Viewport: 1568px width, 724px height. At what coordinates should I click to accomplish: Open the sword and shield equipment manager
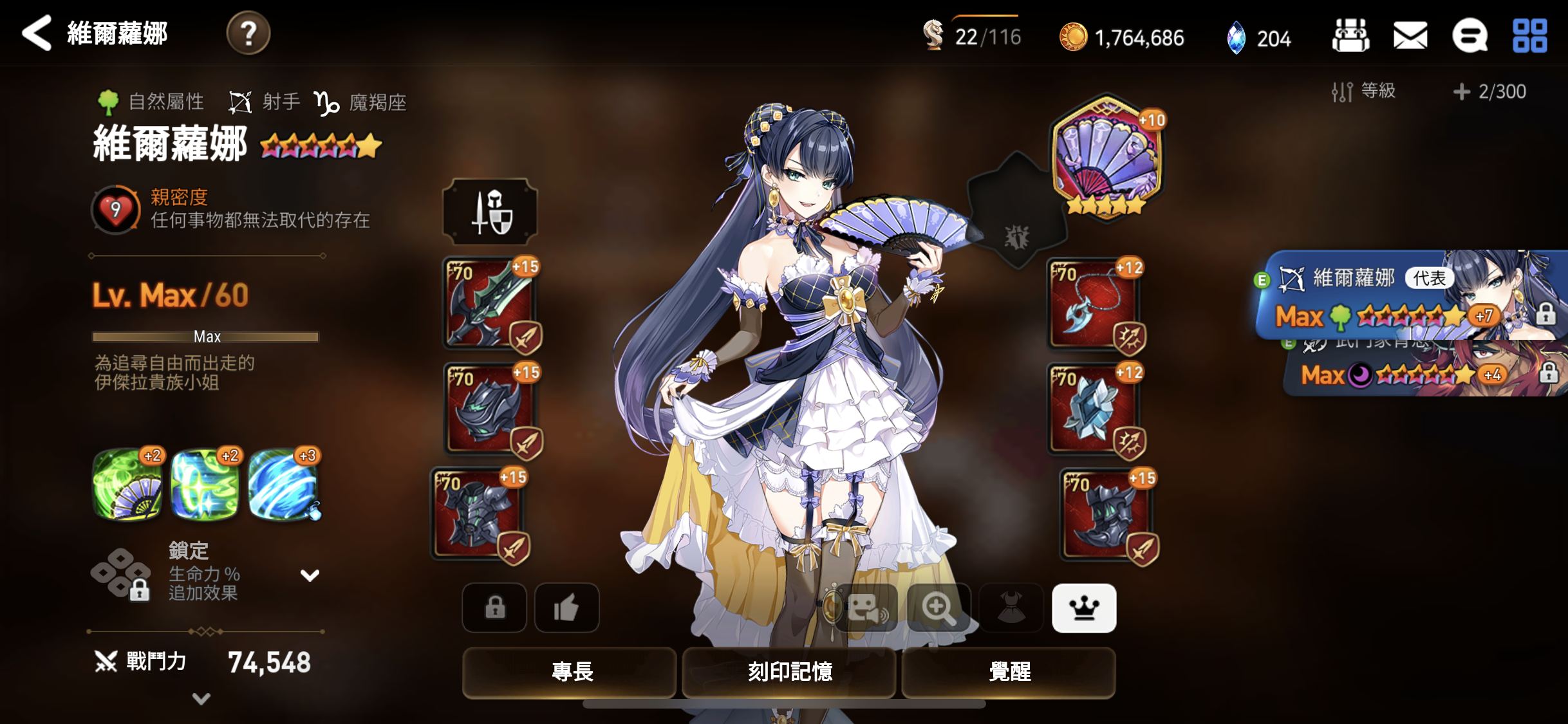[490, 212]
